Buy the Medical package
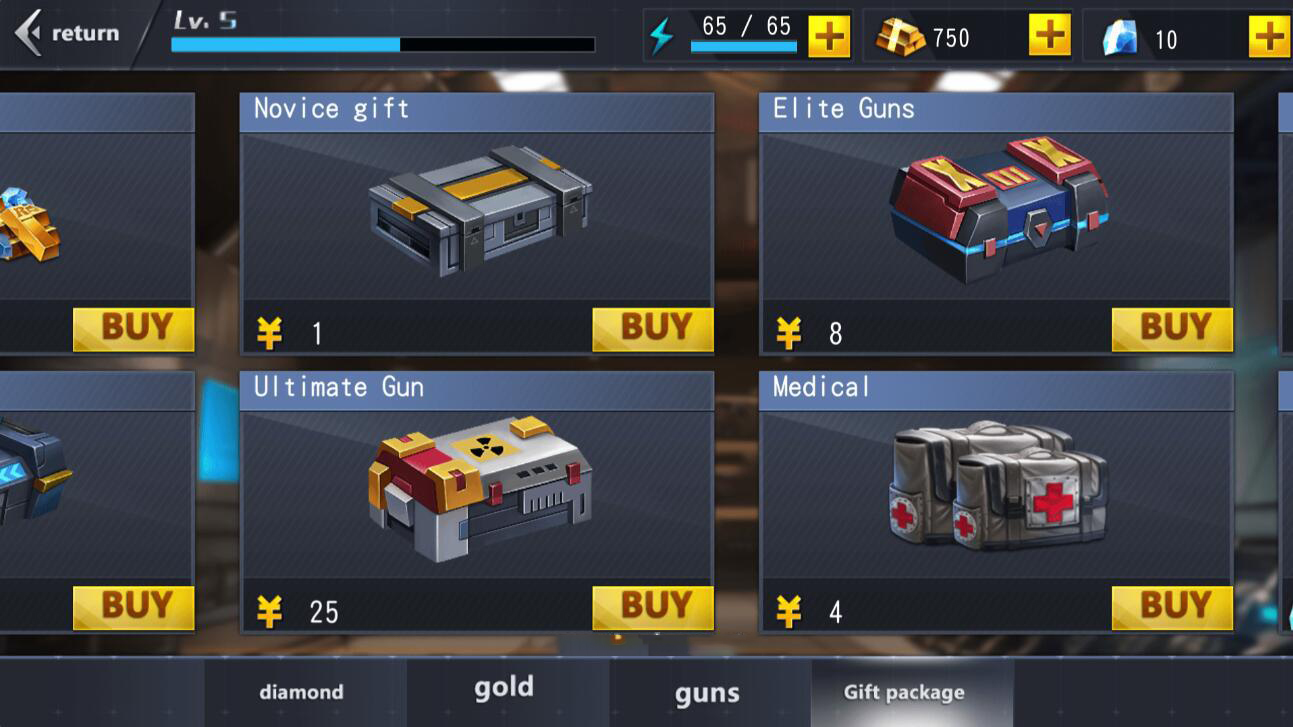The image size is (1293, 727). click(1171, 607)
